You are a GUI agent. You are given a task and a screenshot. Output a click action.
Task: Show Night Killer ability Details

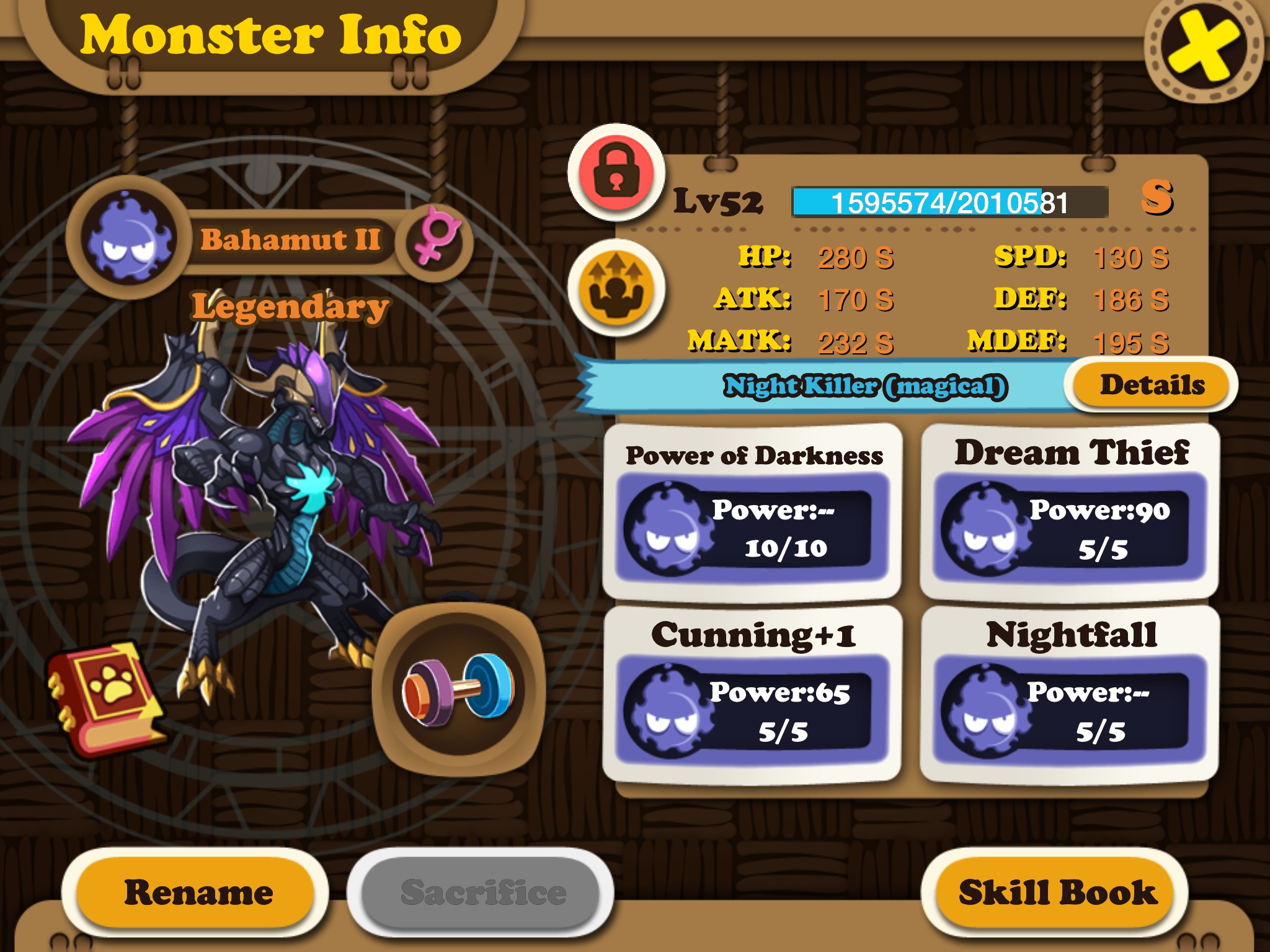pyautogui.click(x=1152, y=386)
